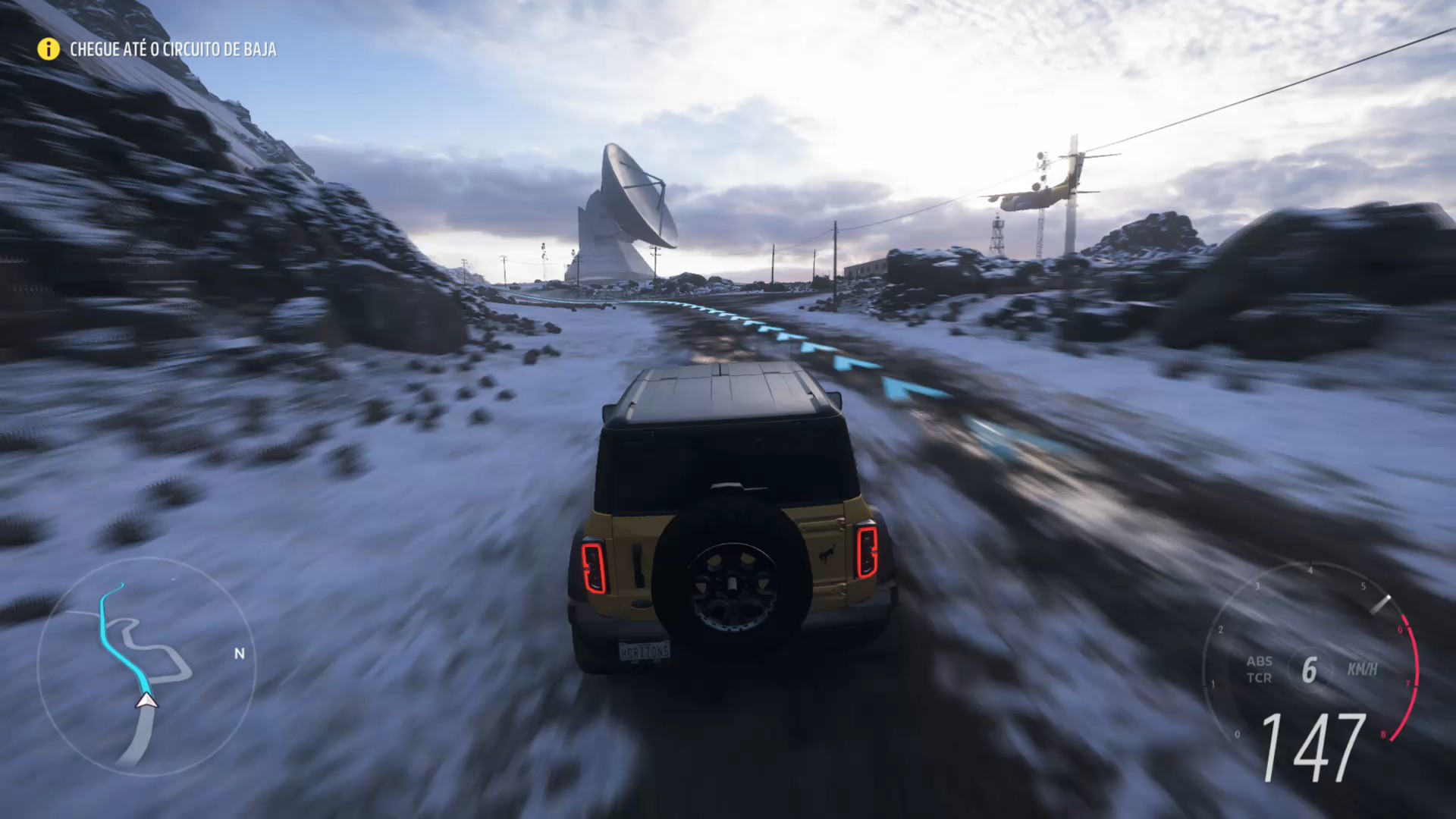Open the "Chegue até o Circuito de Baja" objective

pyautogui.click(x=173, y=49)
